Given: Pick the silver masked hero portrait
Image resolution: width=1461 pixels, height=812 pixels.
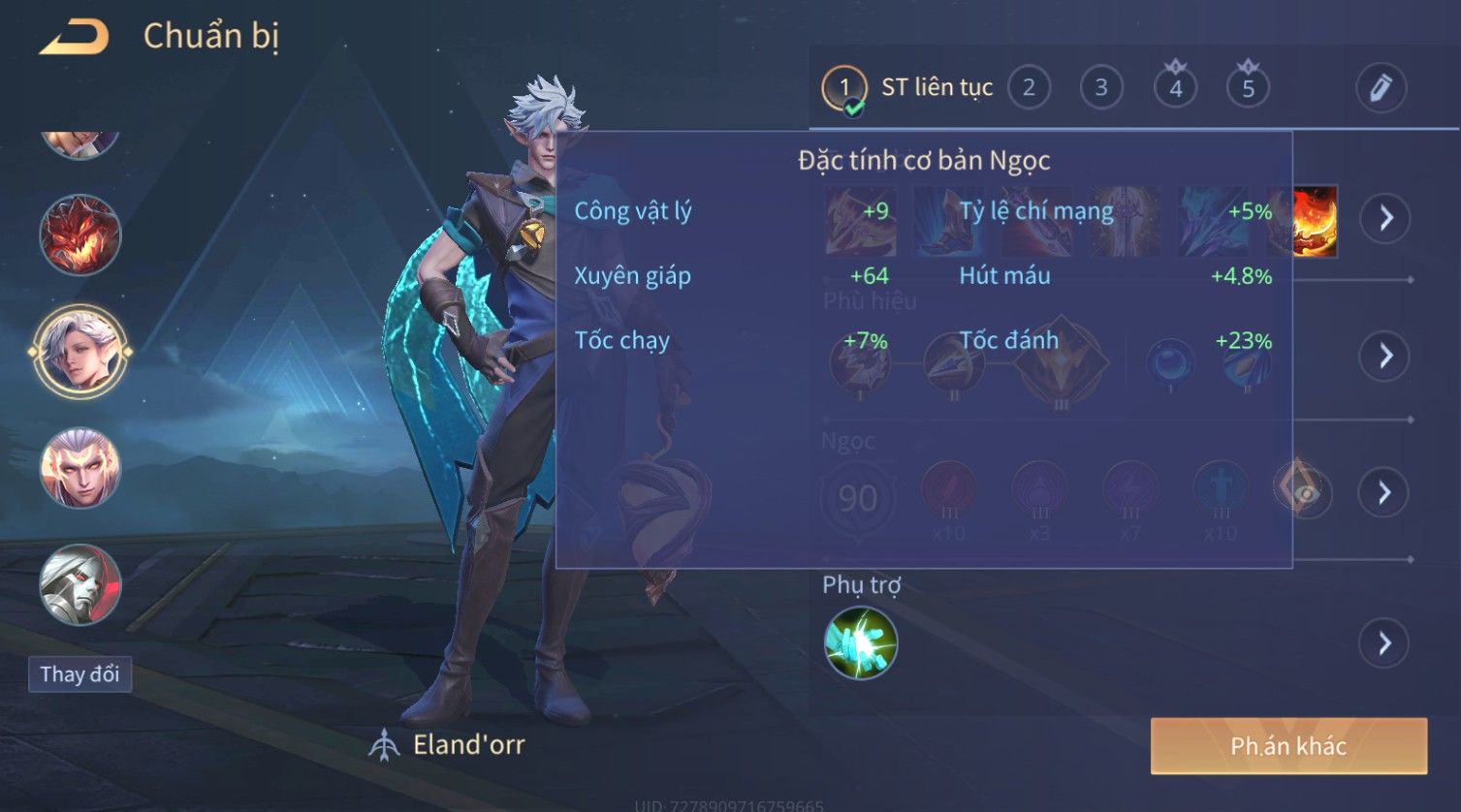Looking at the screenshot, I should click(79, 584).
